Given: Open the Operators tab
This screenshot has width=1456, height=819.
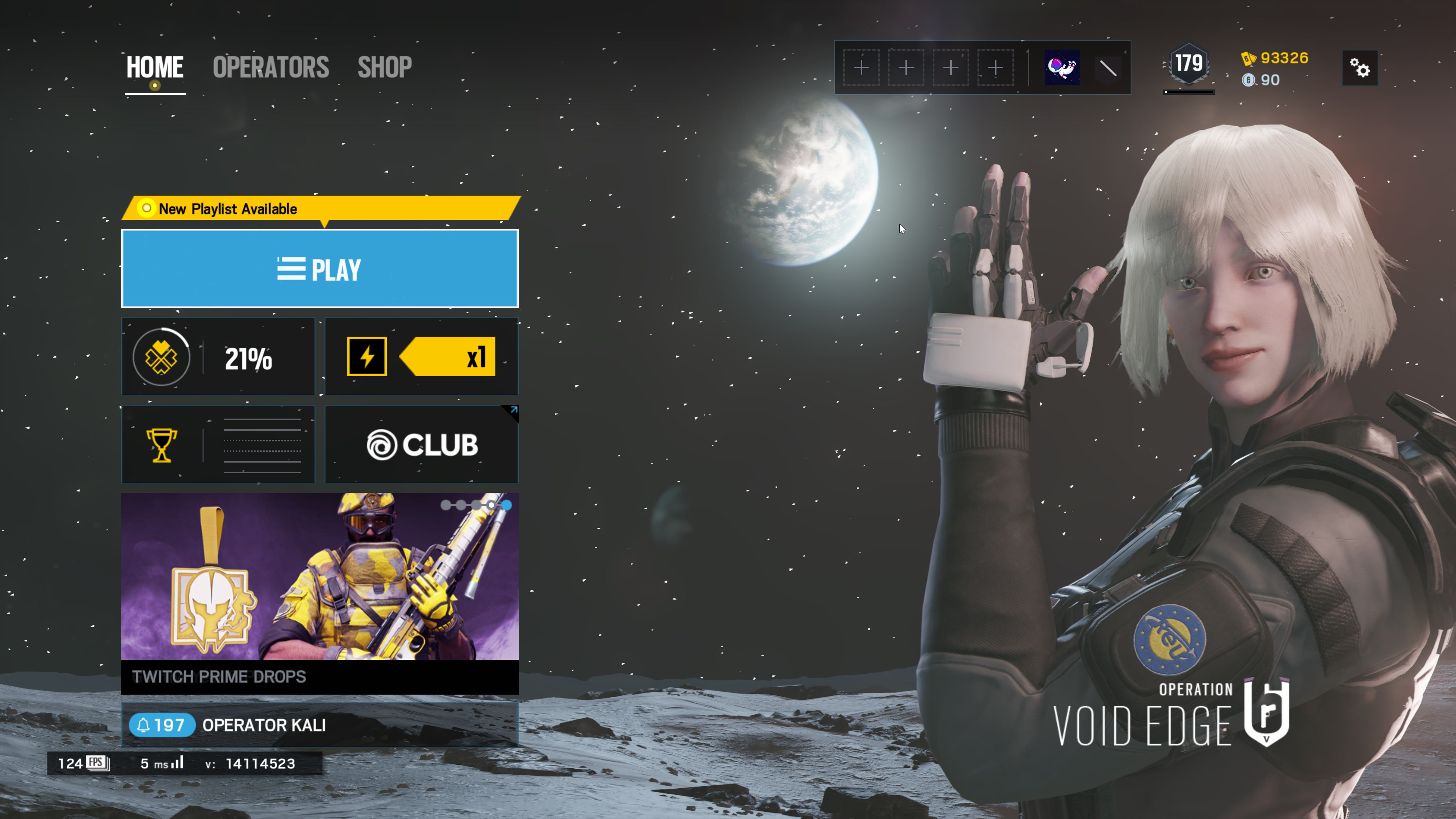Looking at the screenshot, I should point(271,67).
